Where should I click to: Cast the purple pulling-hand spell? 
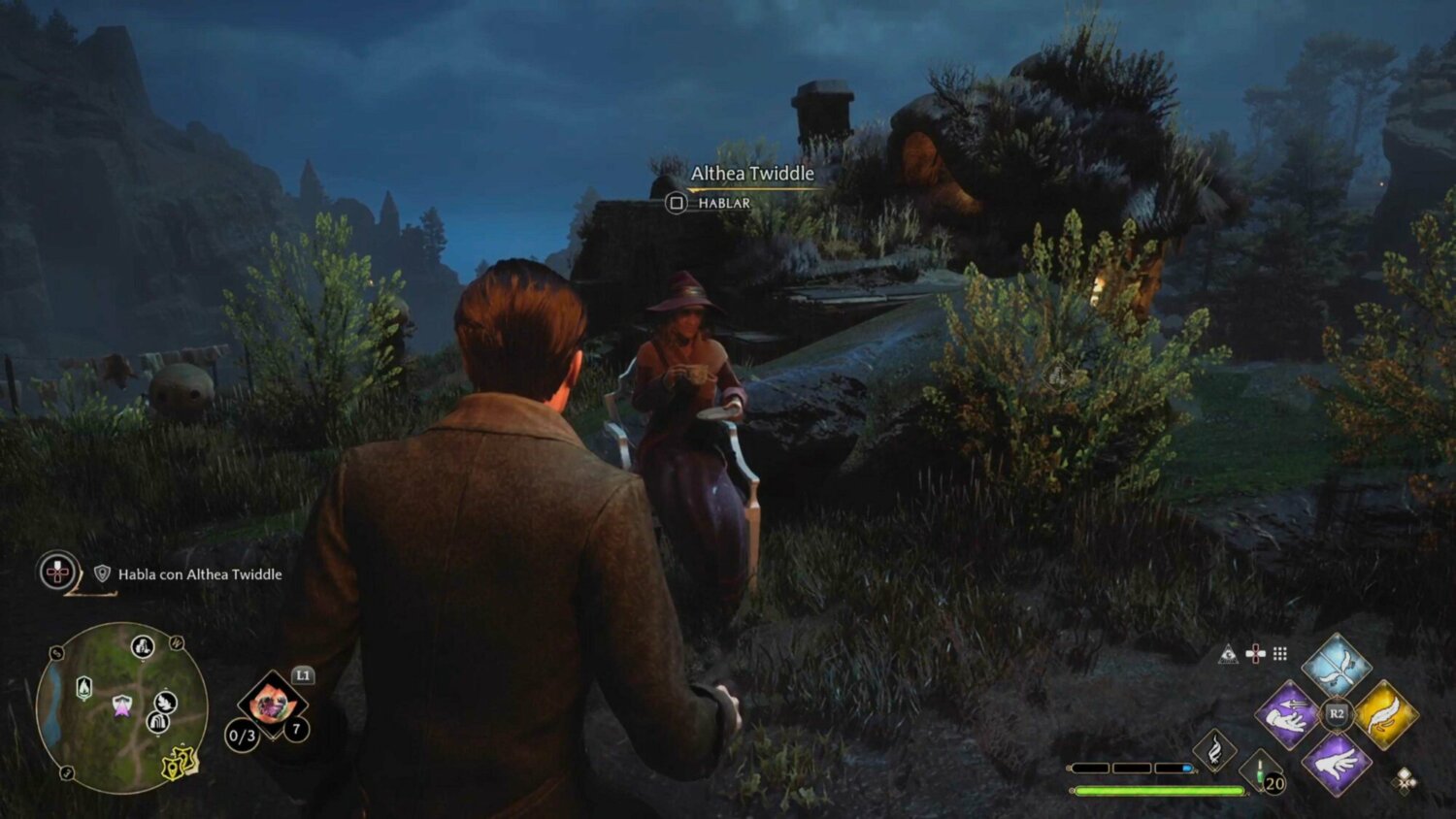(1287, 715)
